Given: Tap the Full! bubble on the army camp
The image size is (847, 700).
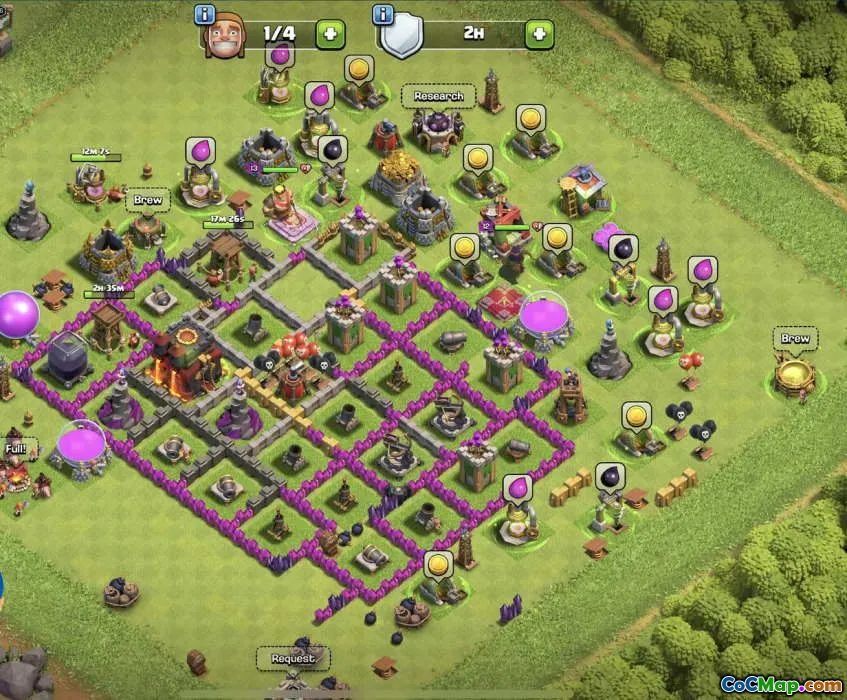Looking at the screenshot, I should click(16, 449).
